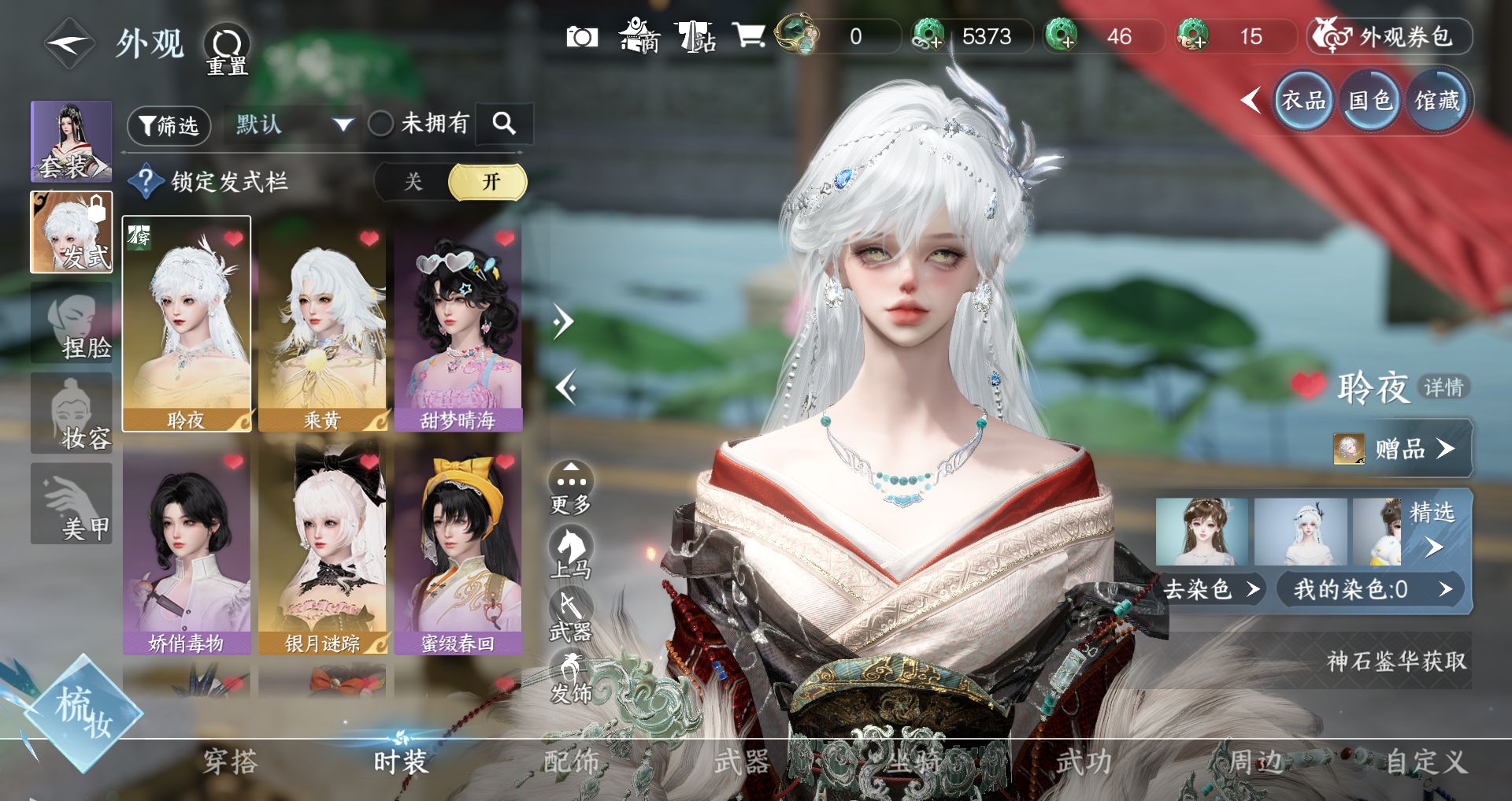Select the 银月谜踪 hairstyle card
The width and height of the screenshot is (1512, 801).
click(322, 550)
